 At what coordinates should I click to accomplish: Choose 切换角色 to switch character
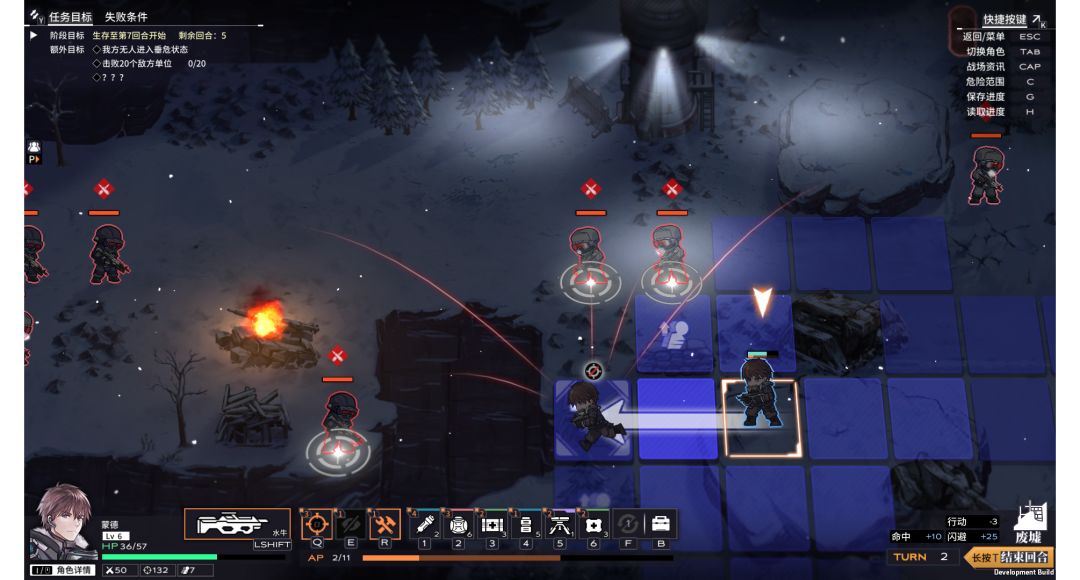tap(984, 52)
